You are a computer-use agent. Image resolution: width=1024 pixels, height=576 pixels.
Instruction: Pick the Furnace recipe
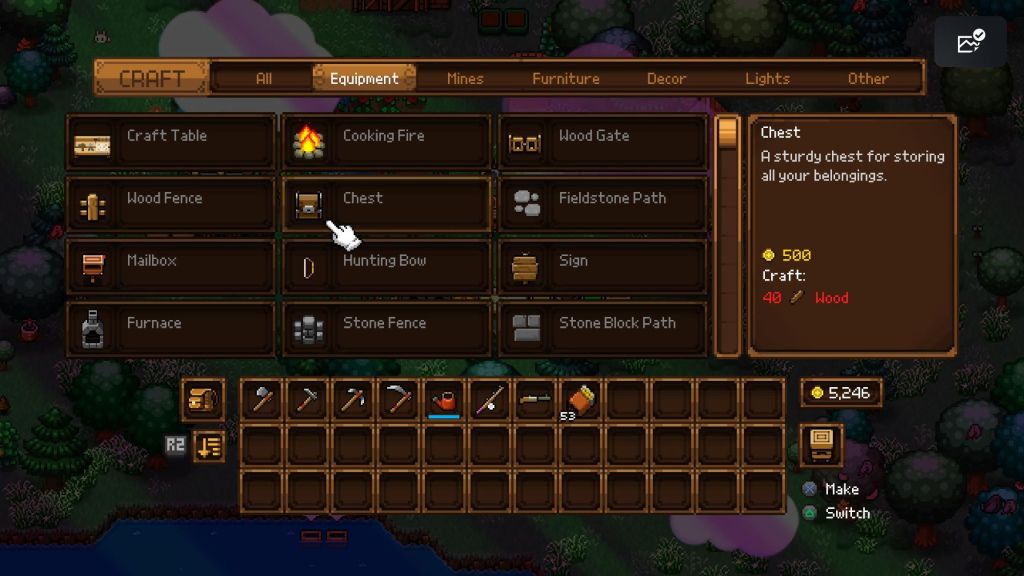point(171,328)
